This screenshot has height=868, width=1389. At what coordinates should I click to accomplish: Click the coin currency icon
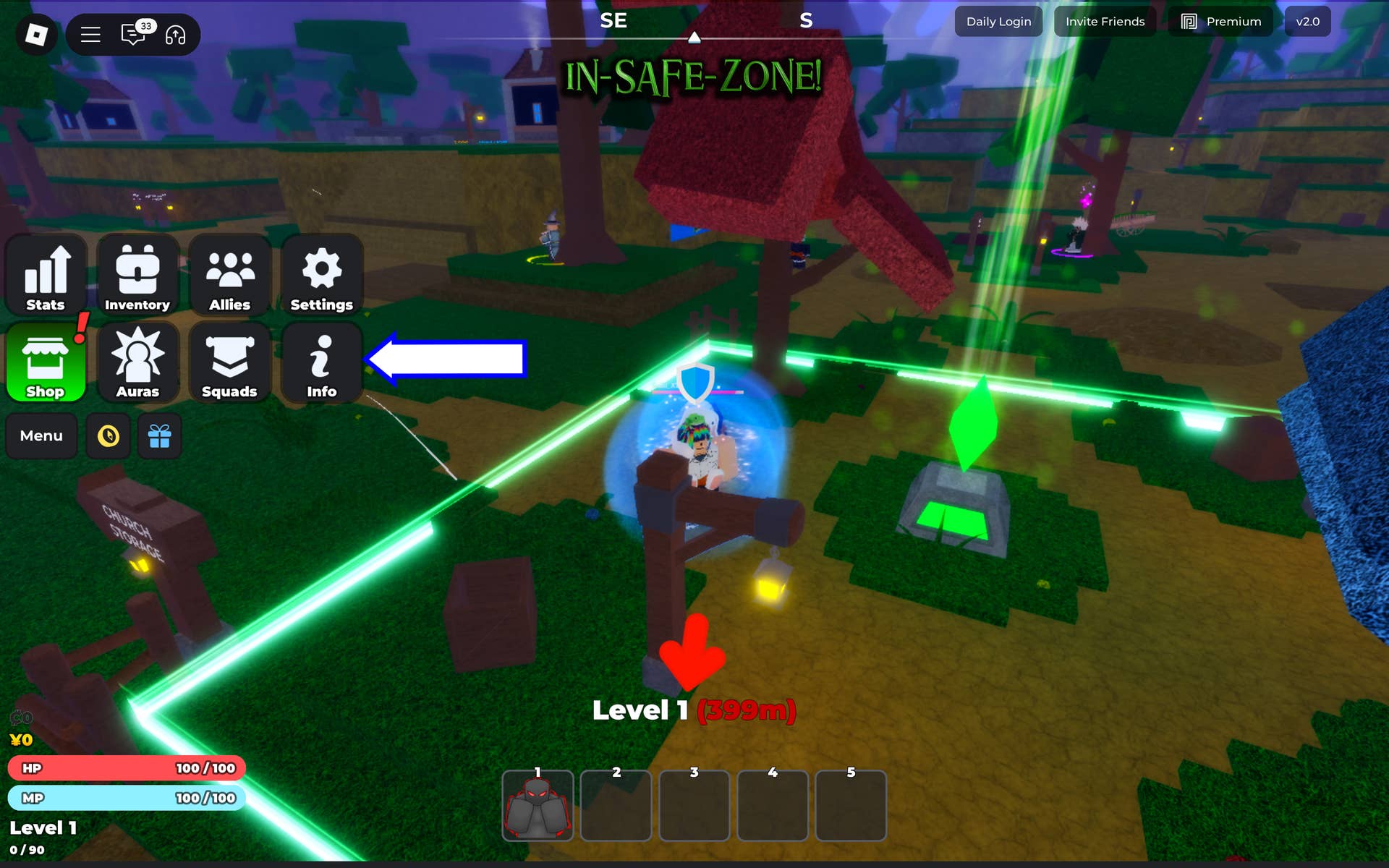point(108,435)
